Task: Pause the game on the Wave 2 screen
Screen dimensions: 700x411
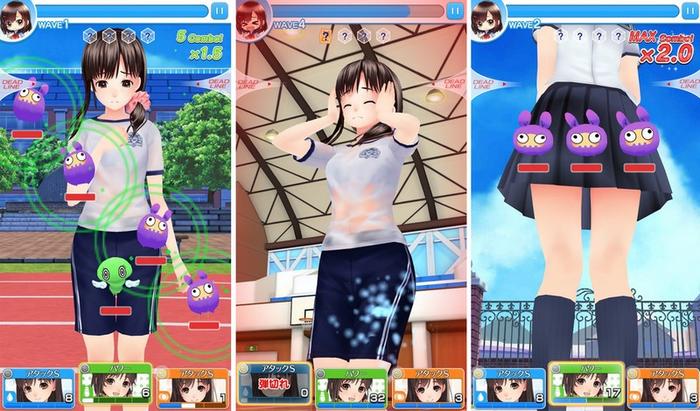Action: tap(689, 11)
